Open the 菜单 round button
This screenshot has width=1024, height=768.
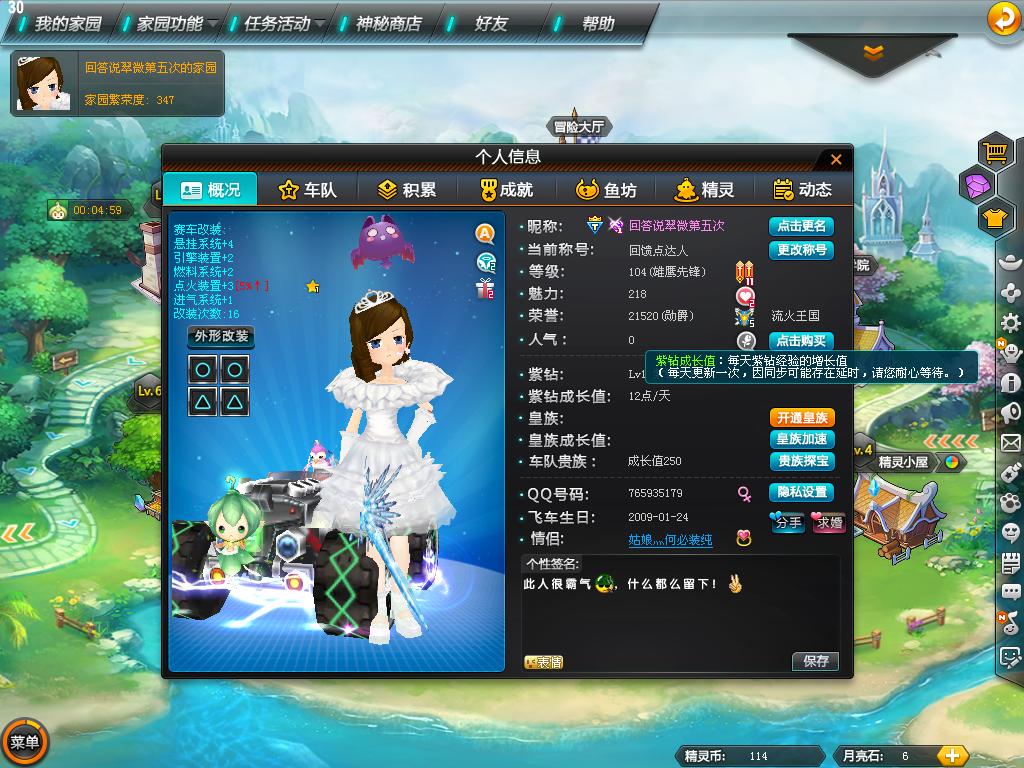[x=24, y=742]
